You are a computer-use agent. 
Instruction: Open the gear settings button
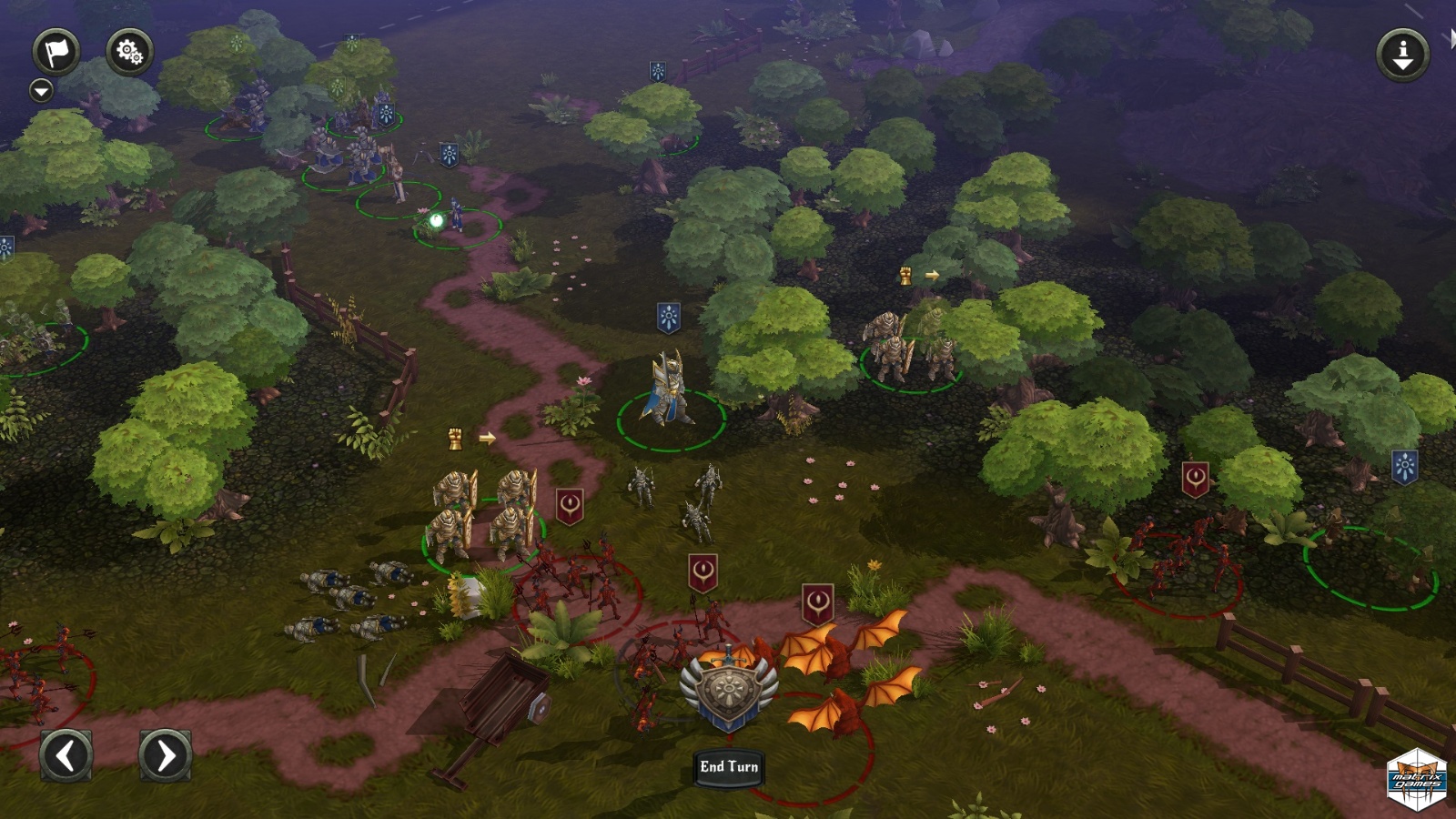(129, 51)
